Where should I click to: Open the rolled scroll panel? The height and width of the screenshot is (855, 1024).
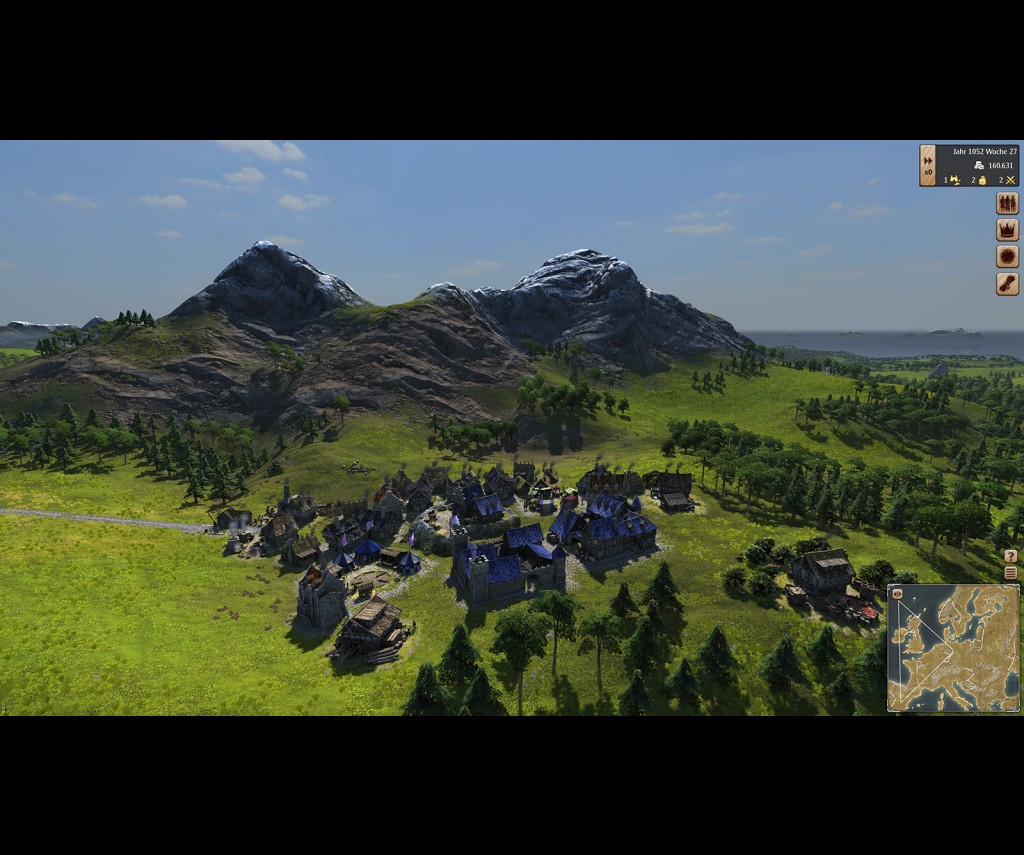coord(1007,284)
